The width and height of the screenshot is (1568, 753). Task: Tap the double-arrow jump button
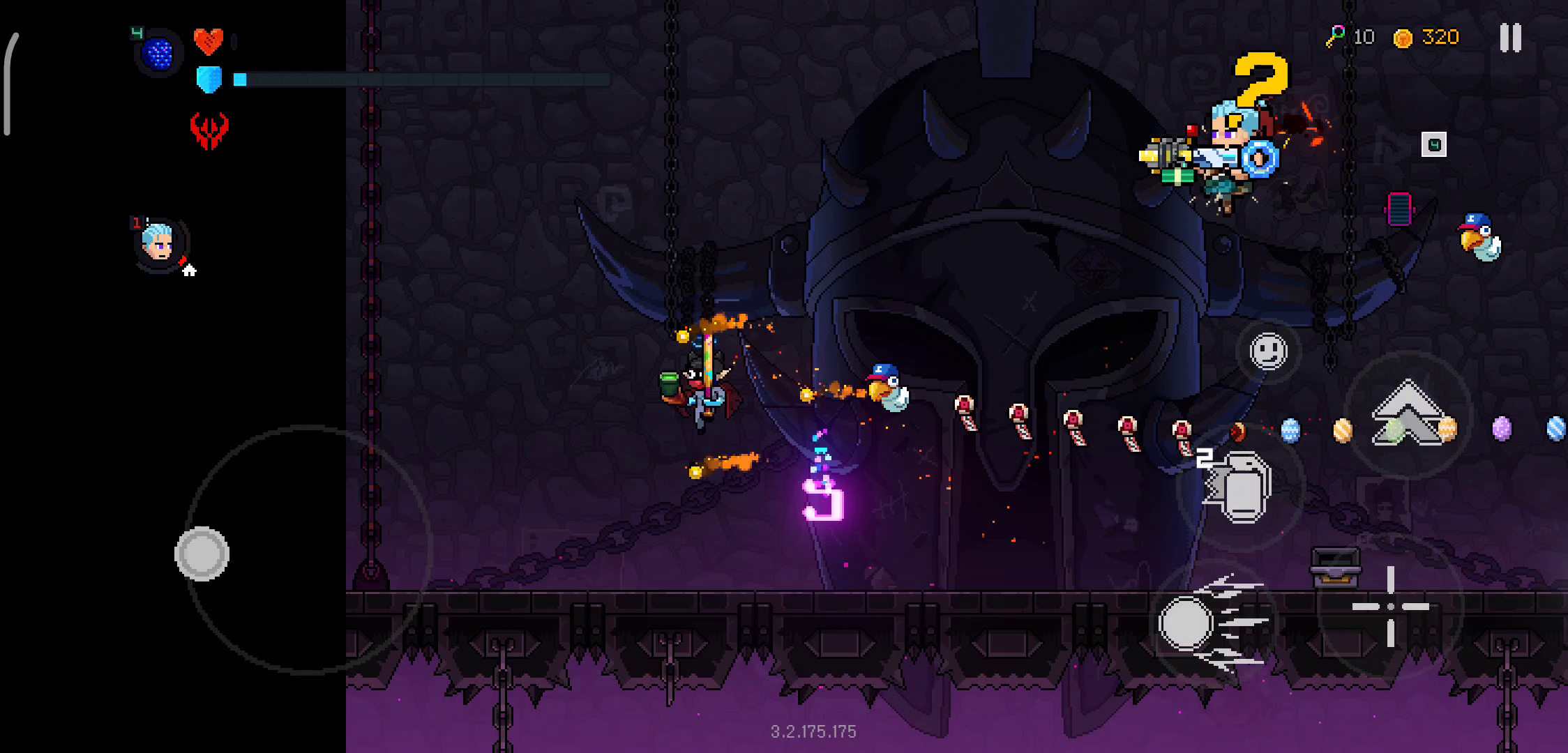[x=1408, y=413]
